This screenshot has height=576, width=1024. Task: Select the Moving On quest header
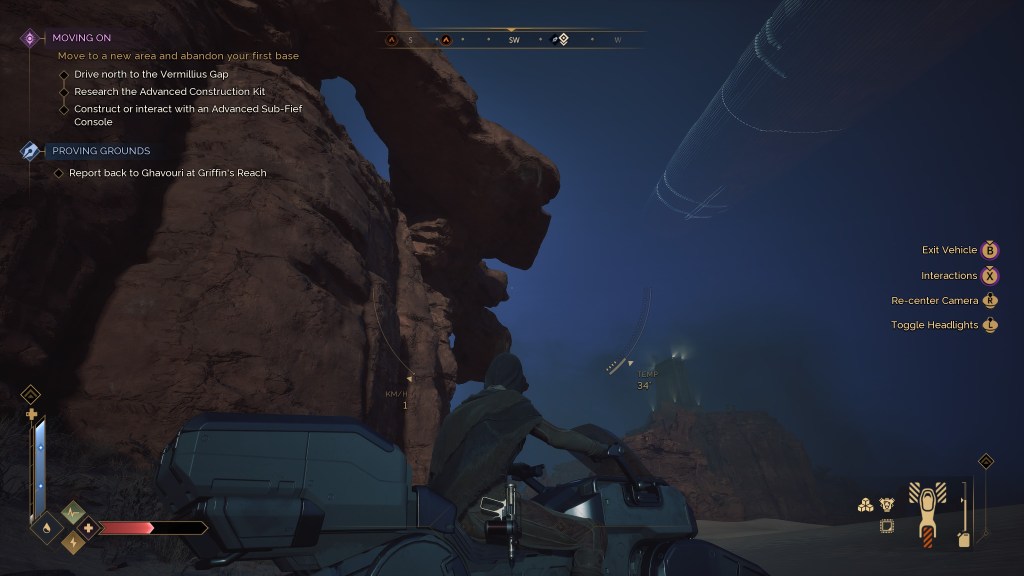[x=82, y=38]
